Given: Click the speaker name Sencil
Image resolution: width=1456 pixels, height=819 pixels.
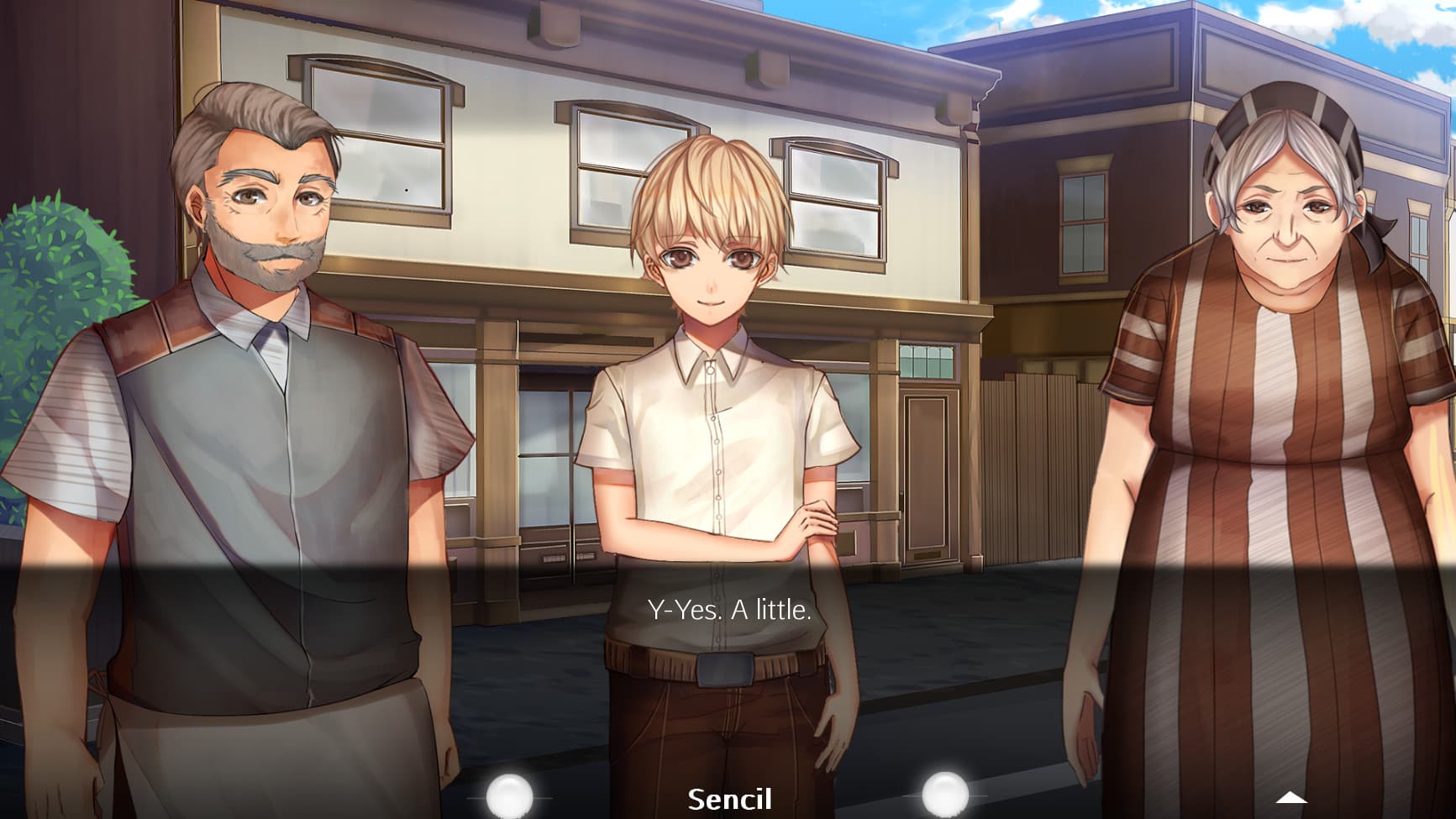Looking at the screenshot, I should 730,800.
